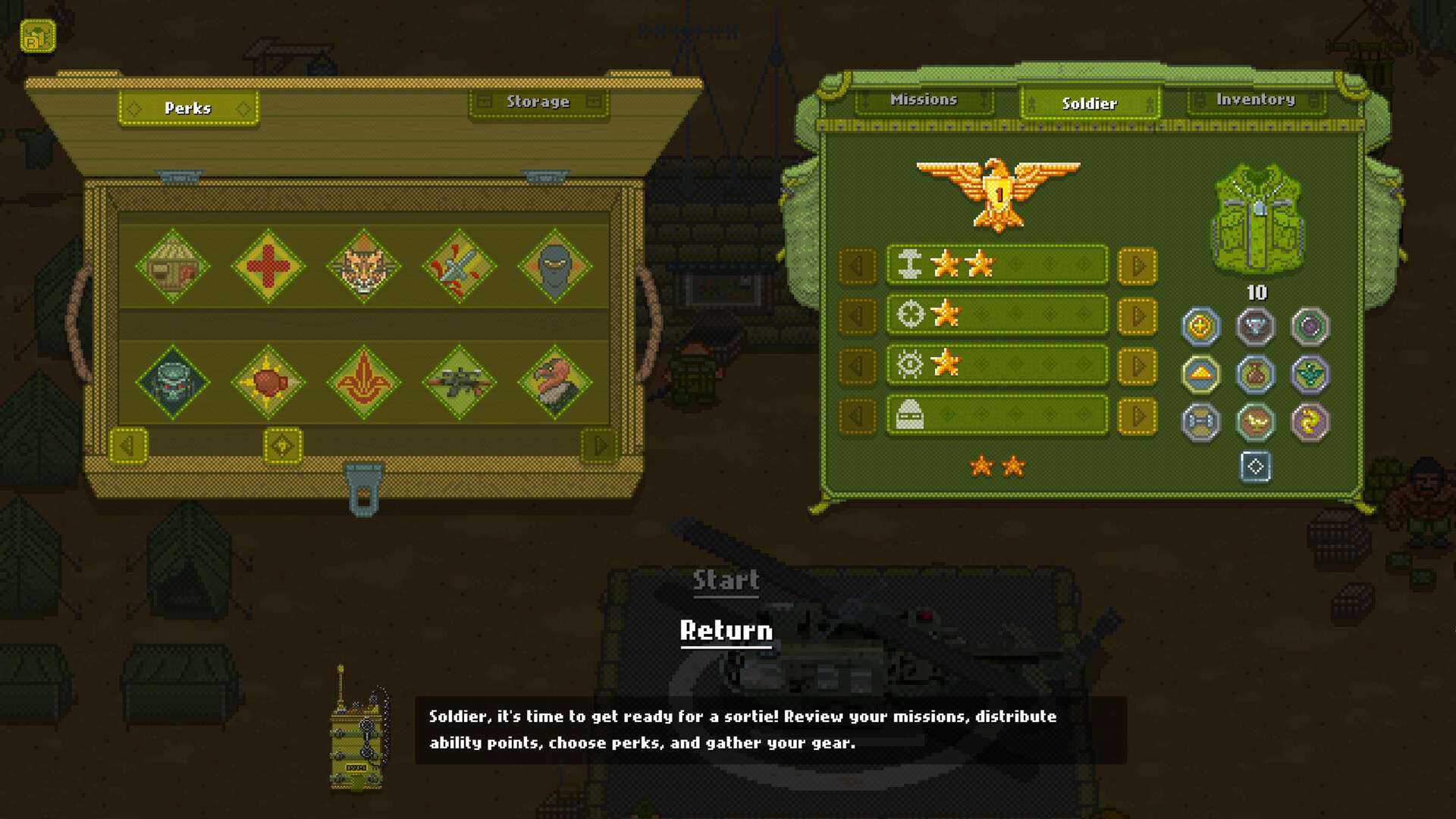Screen dimensions: 1456x819
Task: Choose Return in the menu
Action: [x=726, y=631]
